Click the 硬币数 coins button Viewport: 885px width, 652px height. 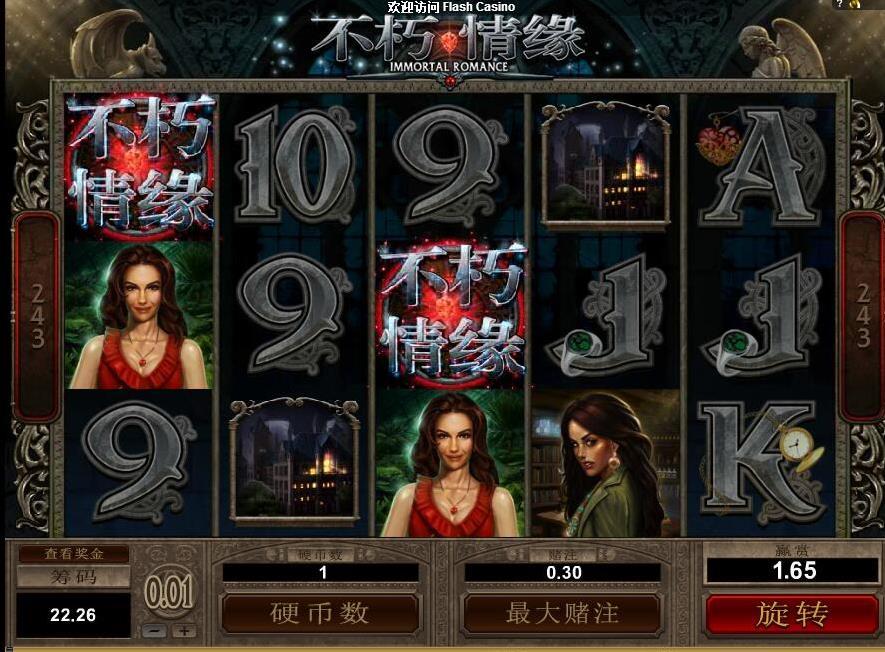point(320,613)
